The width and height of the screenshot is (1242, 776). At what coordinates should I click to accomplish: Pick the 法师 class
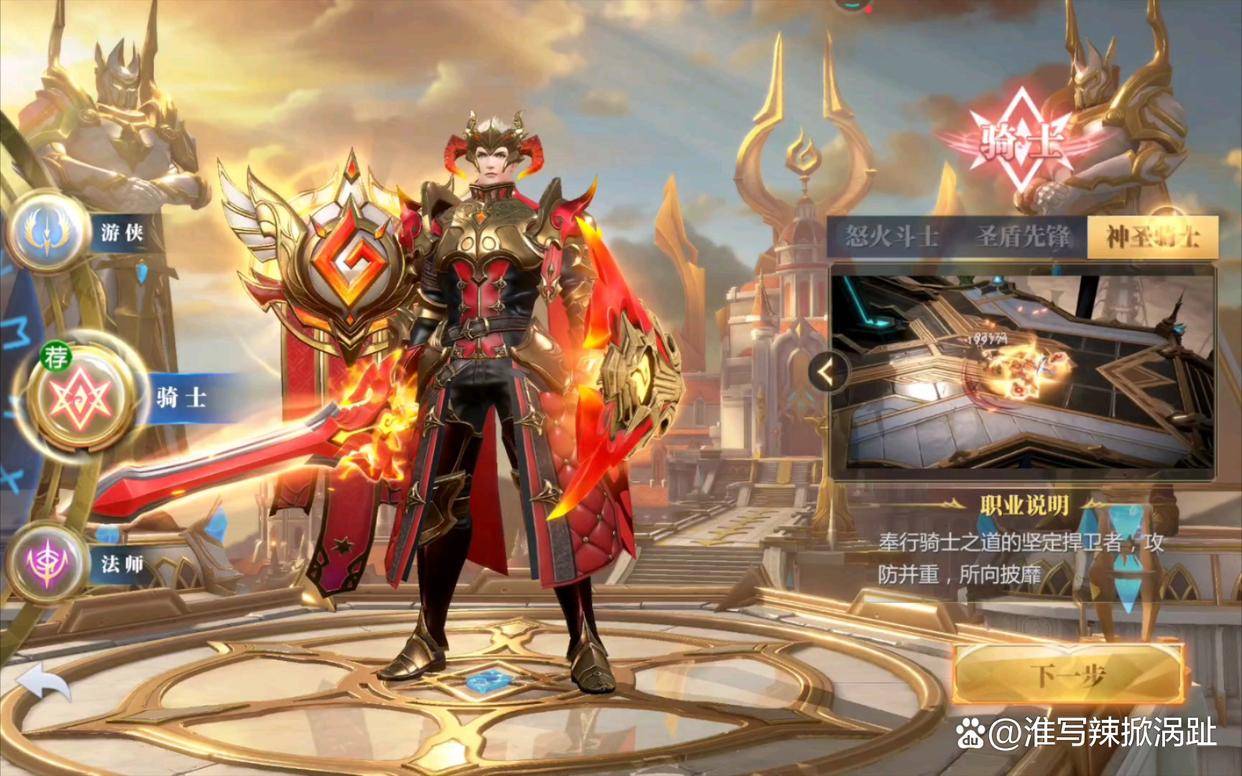(48, 563)
